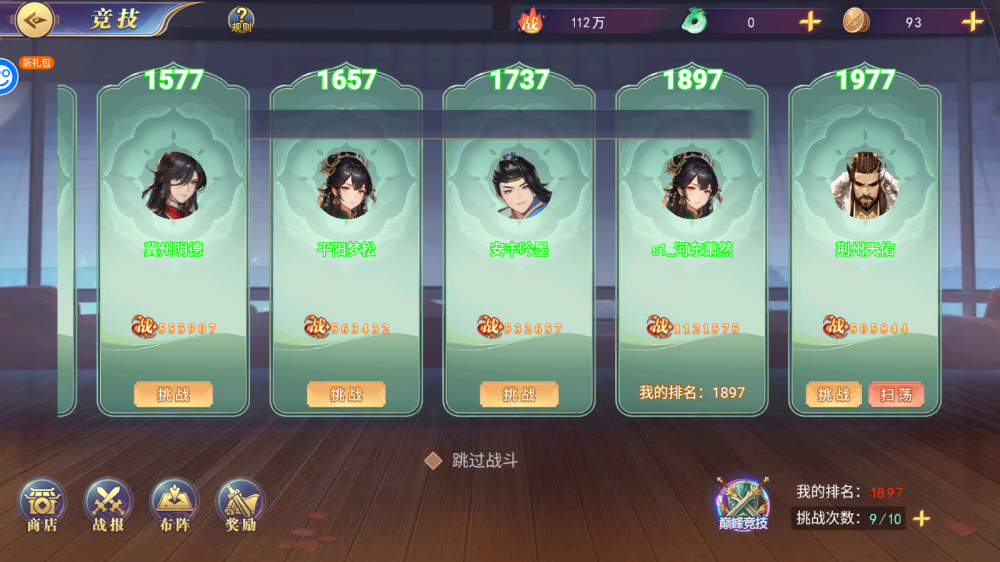Screen dimensions: 1000x562
Task: Go back using the arrow button
Action: 34,19
